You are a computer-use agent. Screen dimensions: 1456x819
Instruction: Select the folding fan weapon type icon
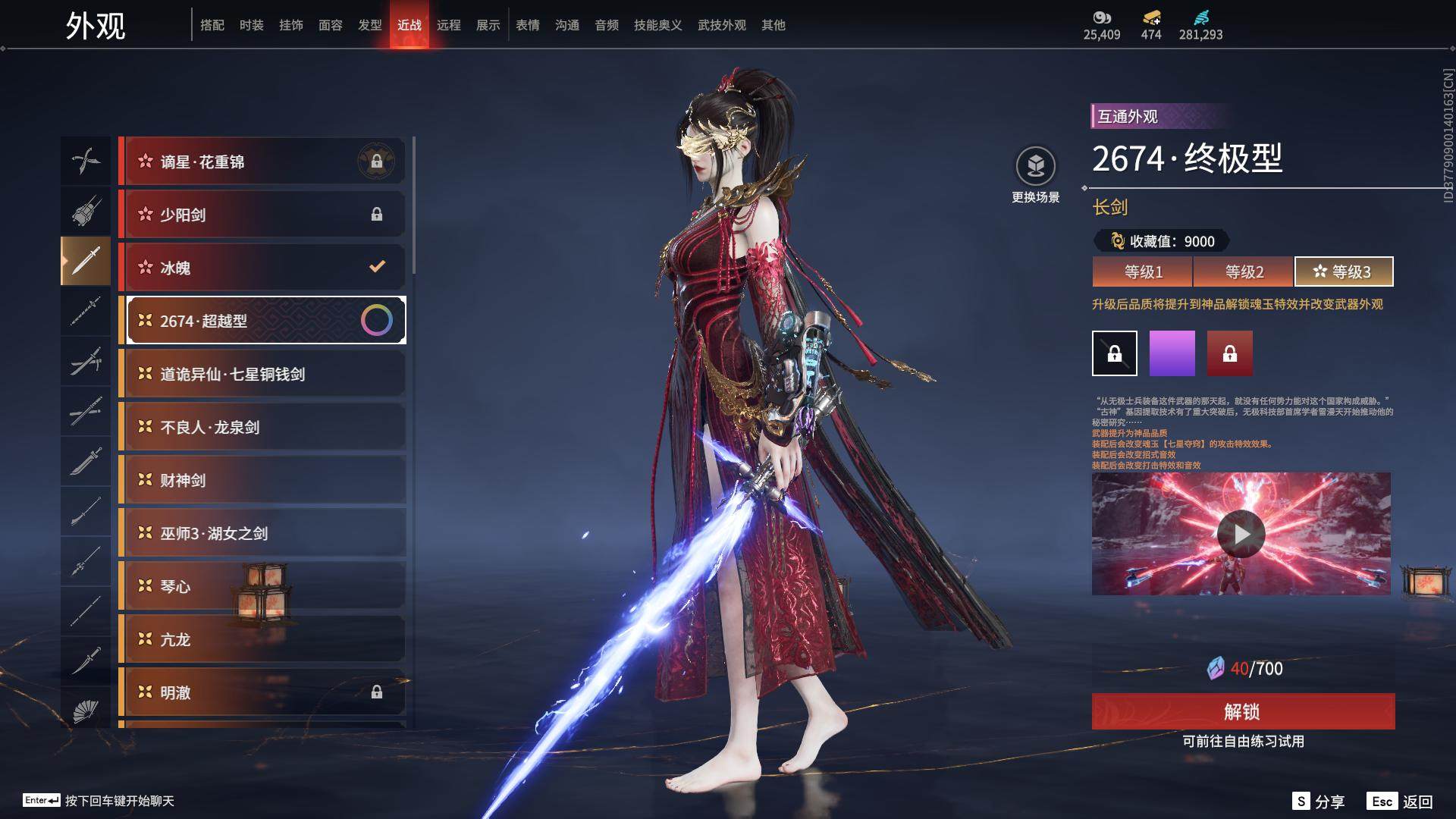click(x=85, y=711)
